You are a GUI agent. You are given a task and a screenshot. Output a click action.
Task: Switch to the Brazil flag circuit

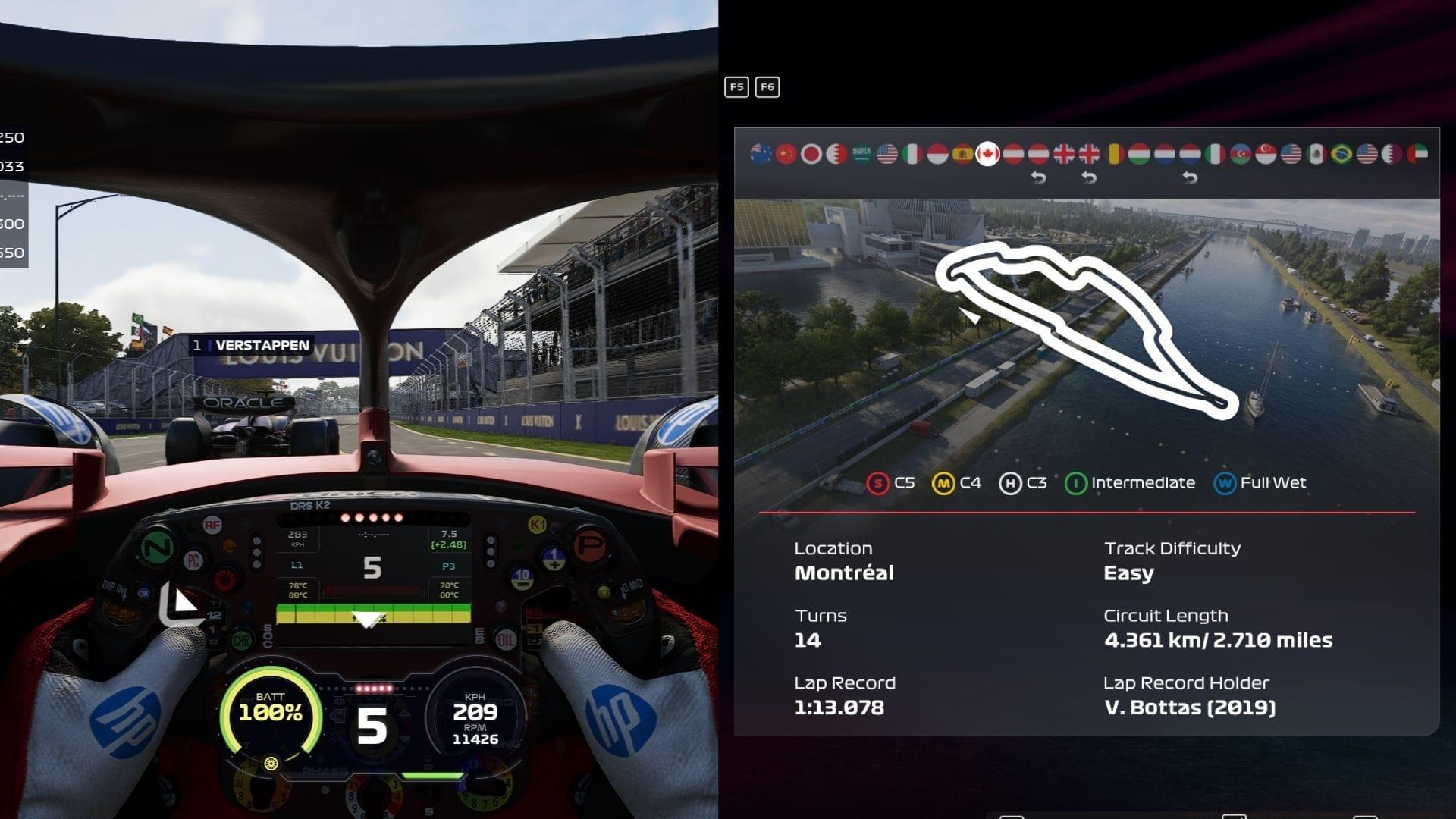coord(1341,154)
